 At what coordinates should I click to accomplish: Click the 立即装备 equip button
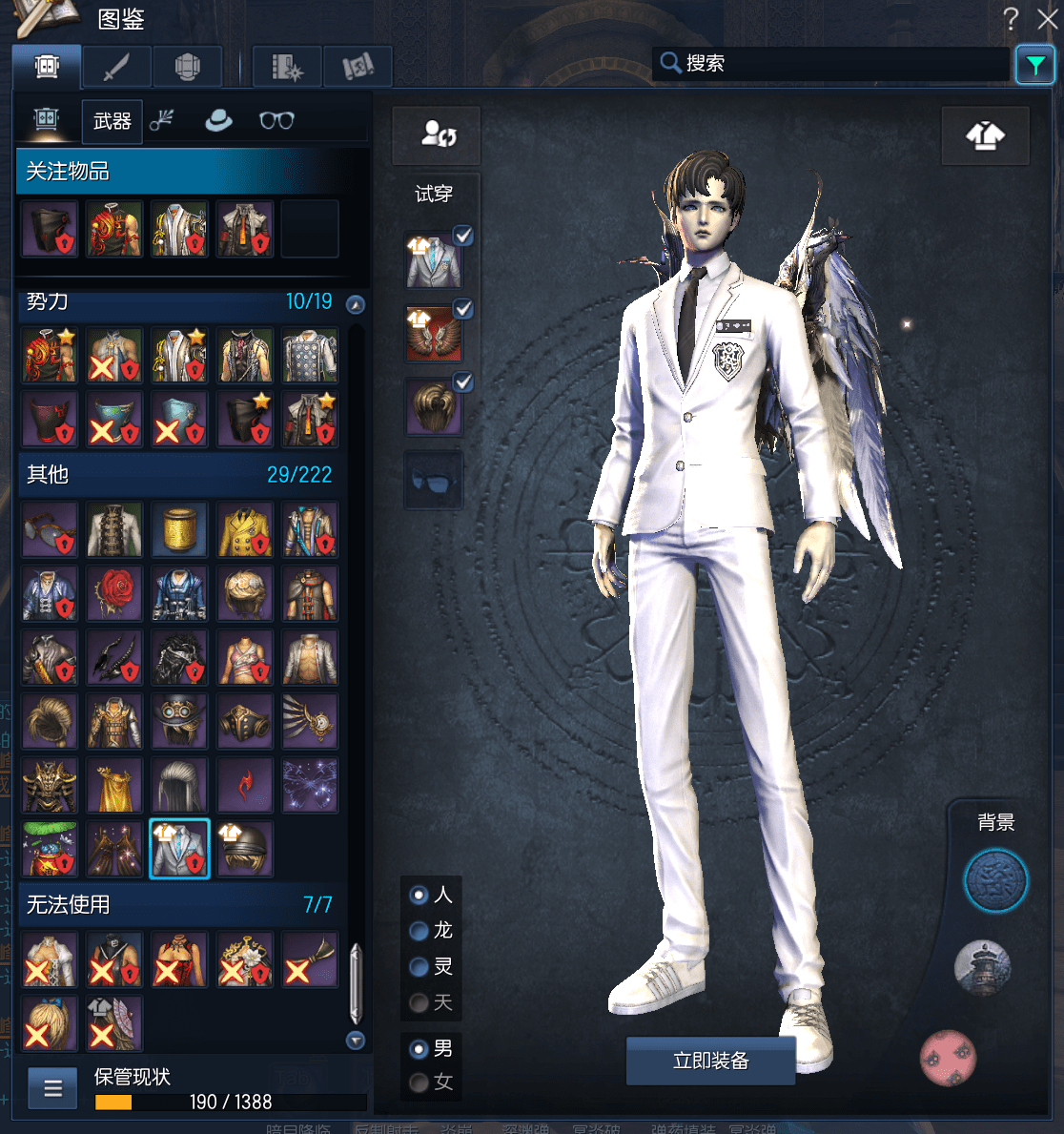pyautogui.click(x=710, y=1061)
